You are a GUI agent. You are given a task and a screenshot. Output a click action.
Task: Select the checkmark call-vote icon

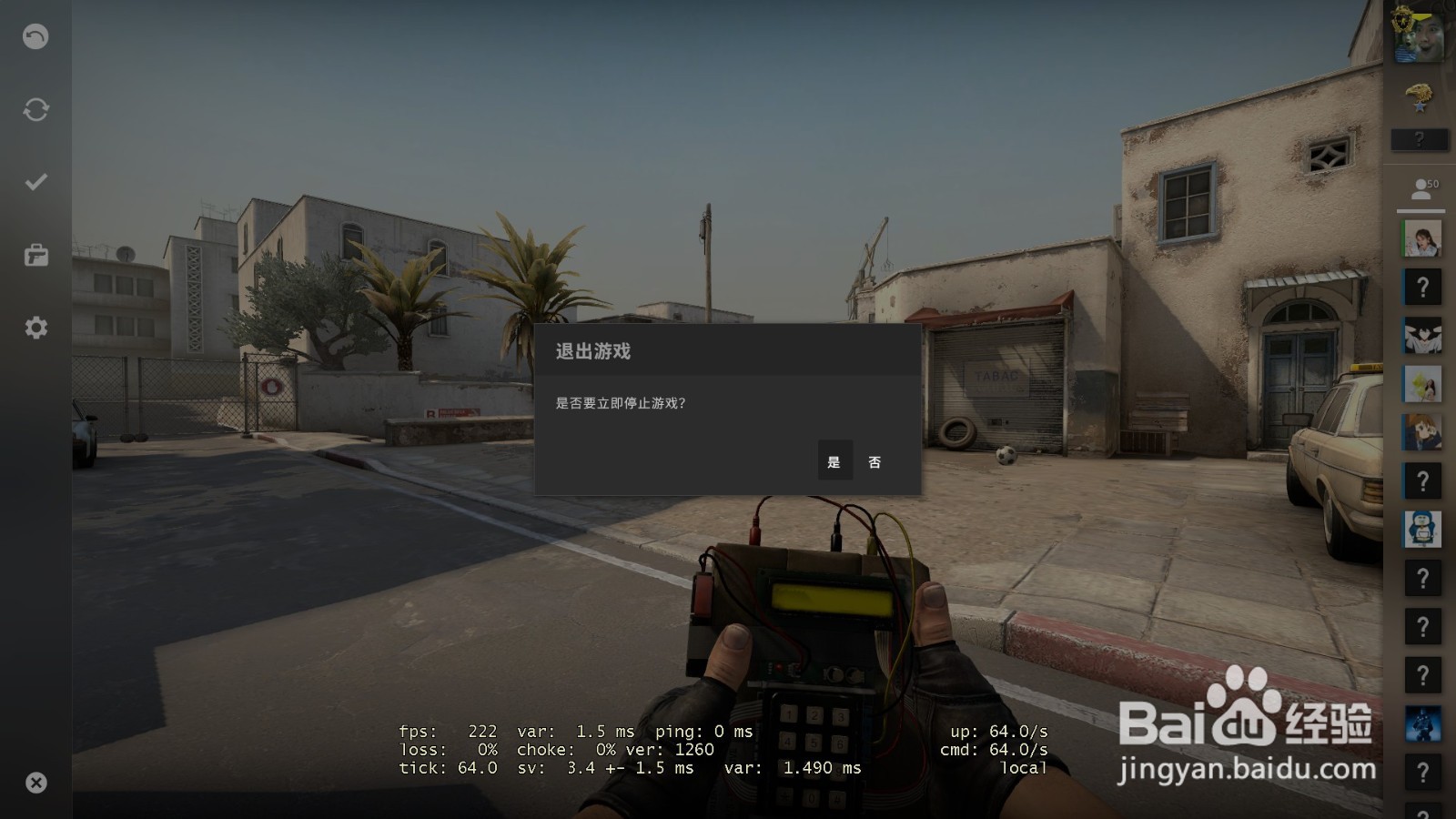[35, 181]
